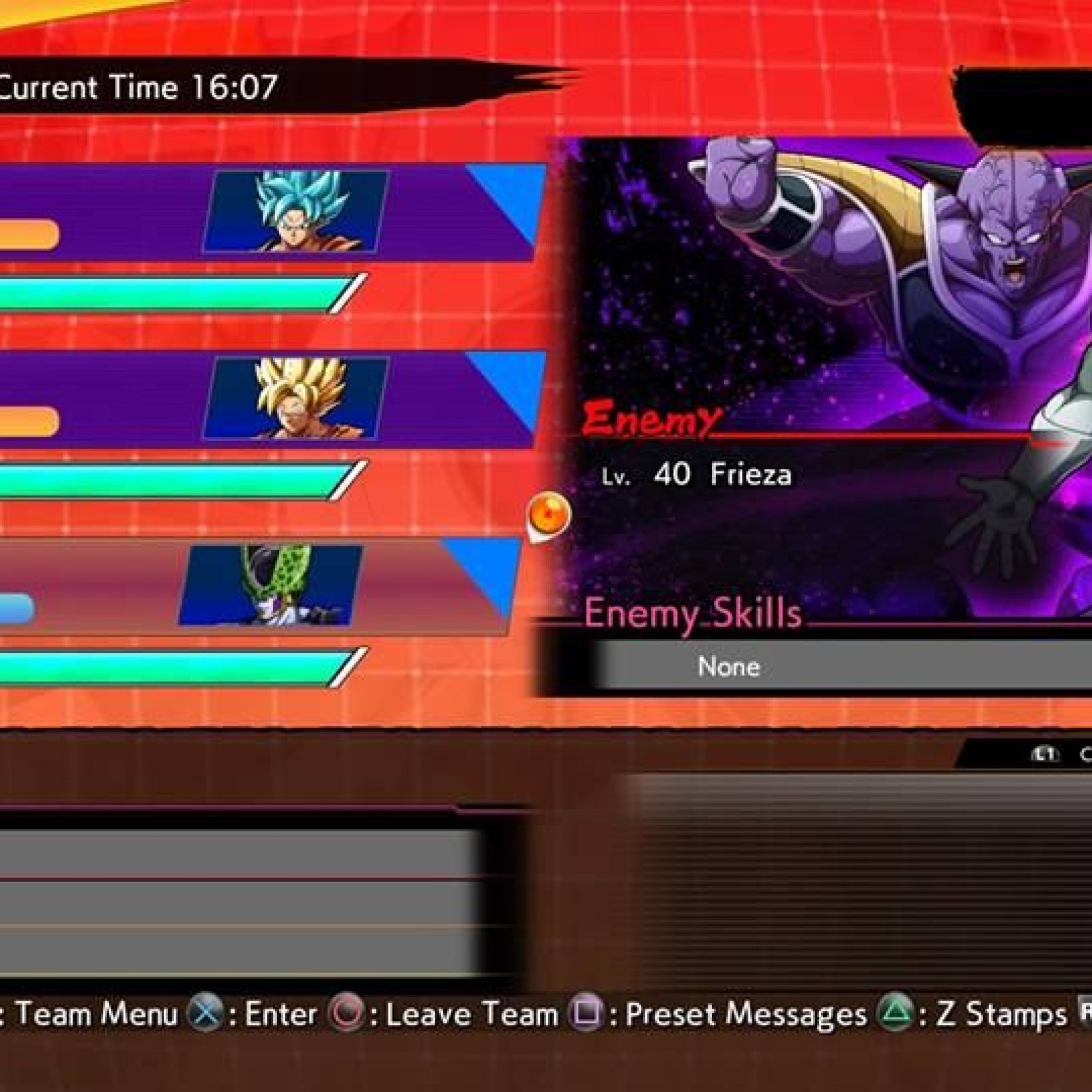Open the None skill slot entry
This screenshot has height=1092, width=1092.
[729, 666]
